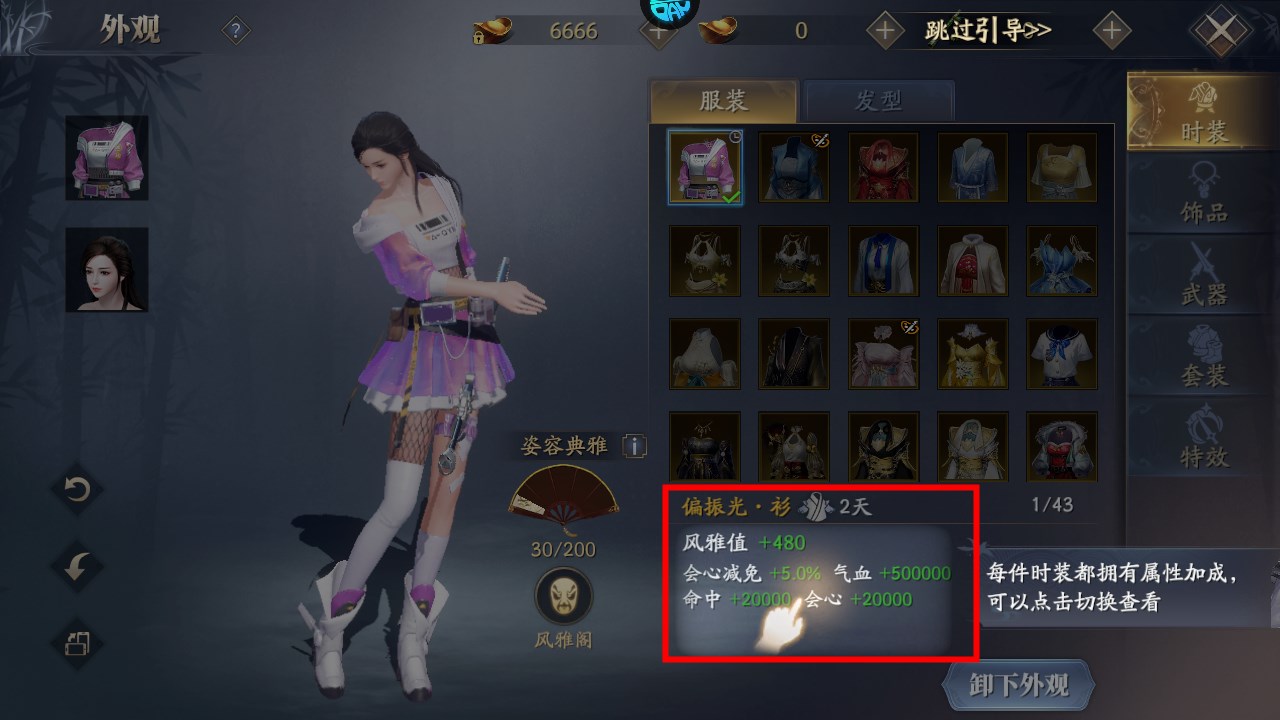The height and width of the screenshot is (720, 1280).
Task: Select the equipped pink outfit thumbnail
Action: 704,166
